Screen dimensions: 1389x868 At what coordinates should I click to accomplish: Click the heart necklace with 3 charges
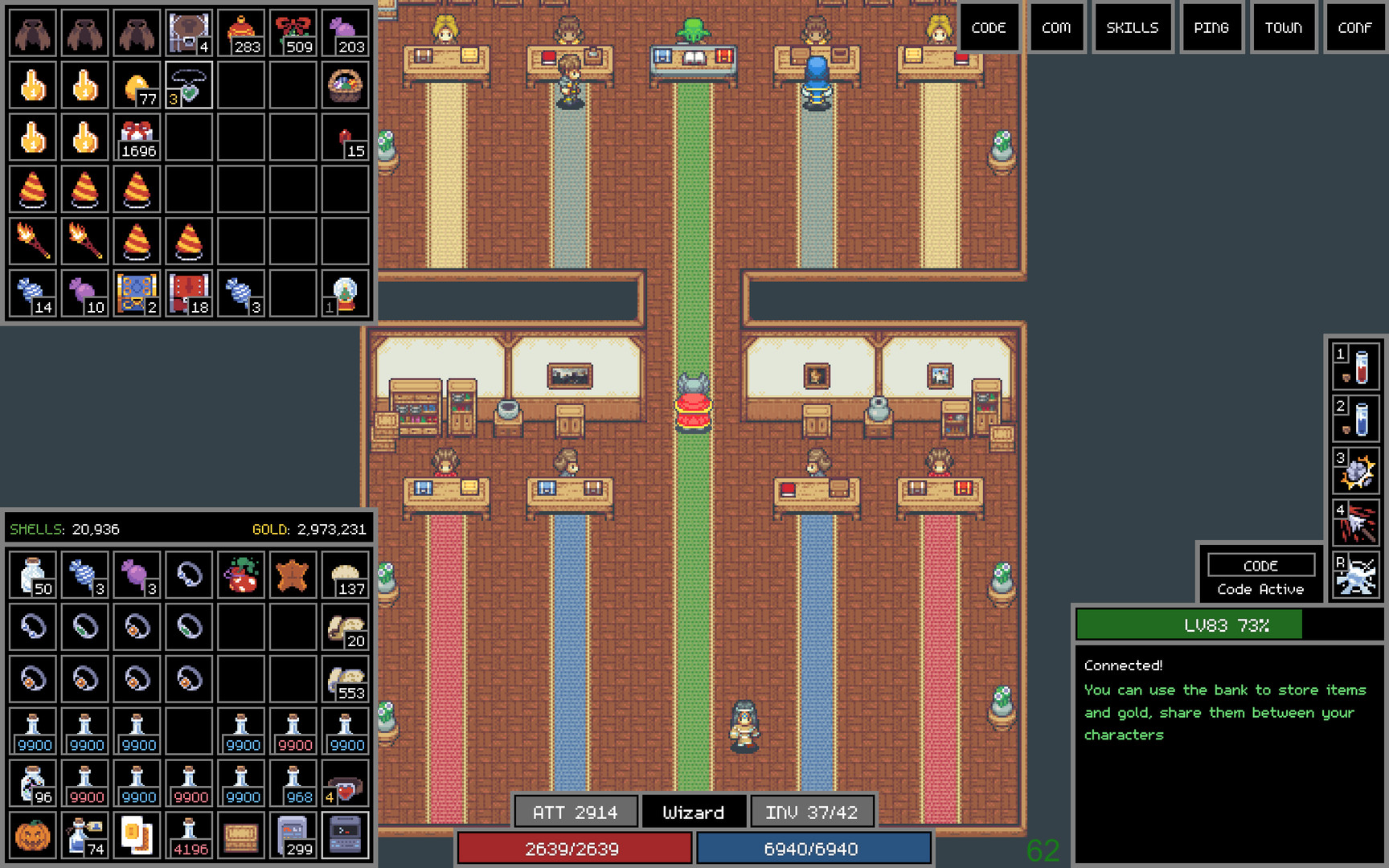pos(189,84)
